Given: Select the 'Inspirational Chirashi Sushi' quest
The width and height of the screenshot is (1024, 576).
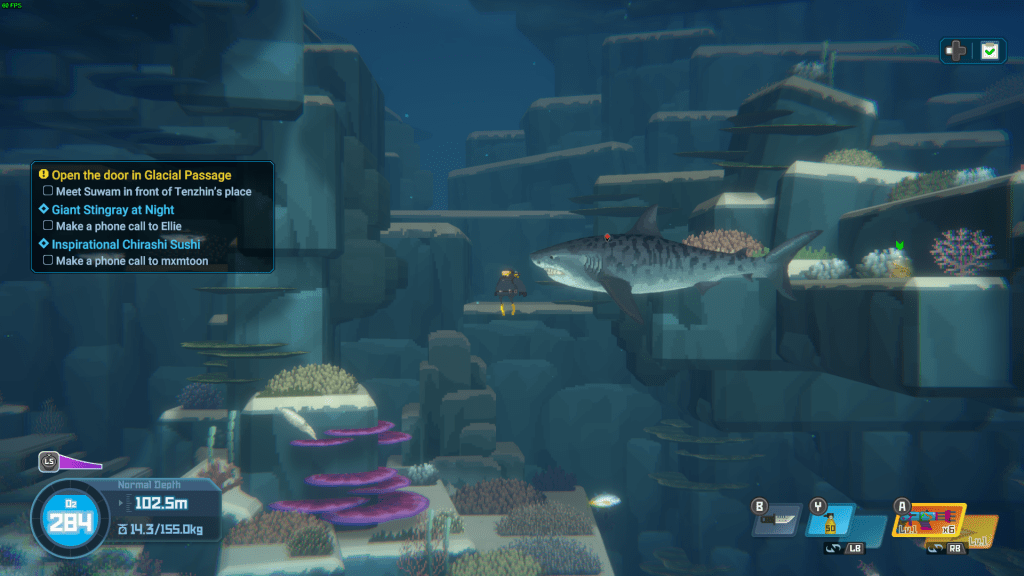Looking at the screenshot, I should coord(125,244).
